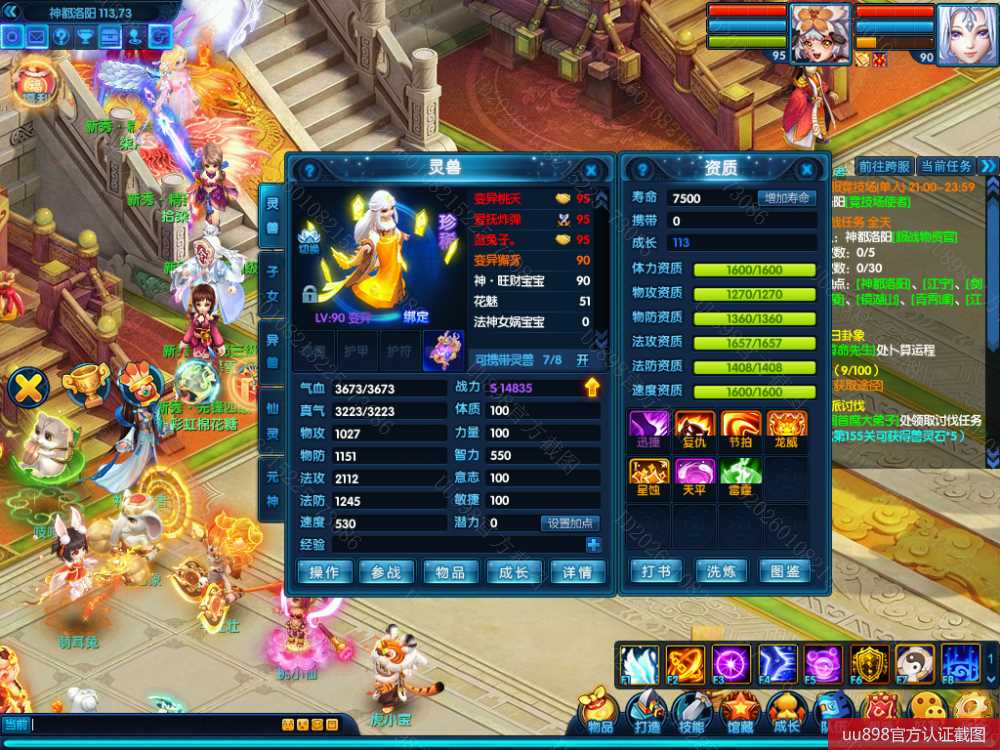The height and width of the screenshot is (750, 1000).
Task: Click the 设置加点 button
Action: point(570,523)
